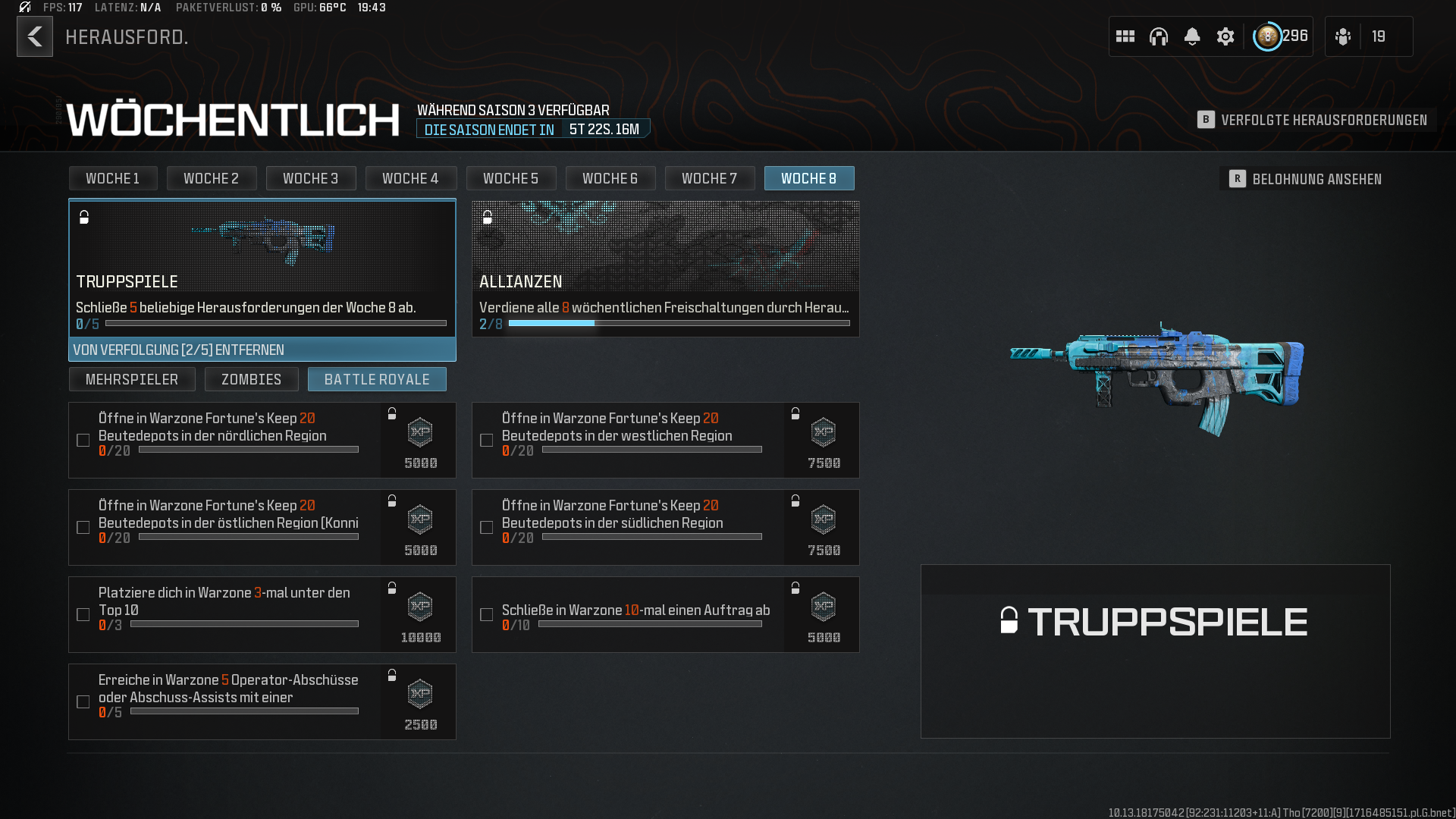Select the Woche 4 tab
This screenshot has width=1456, height=819.
(x=410, y=178)
